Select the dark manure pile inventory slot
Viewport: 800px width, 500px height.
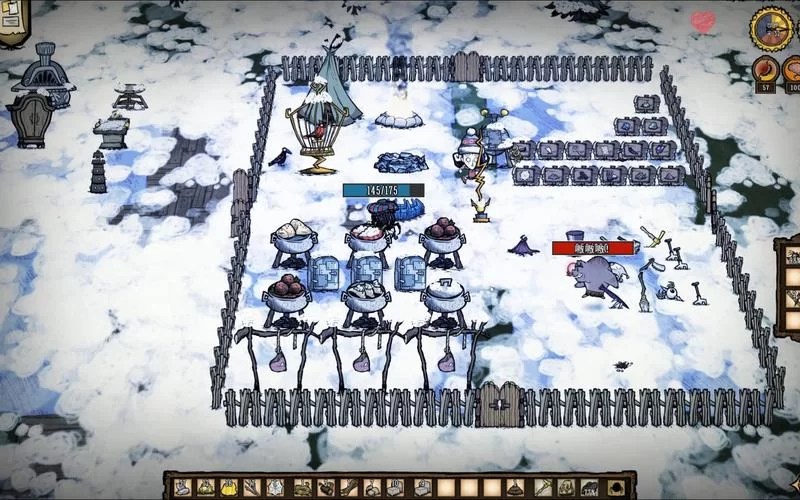pos(514,488)
